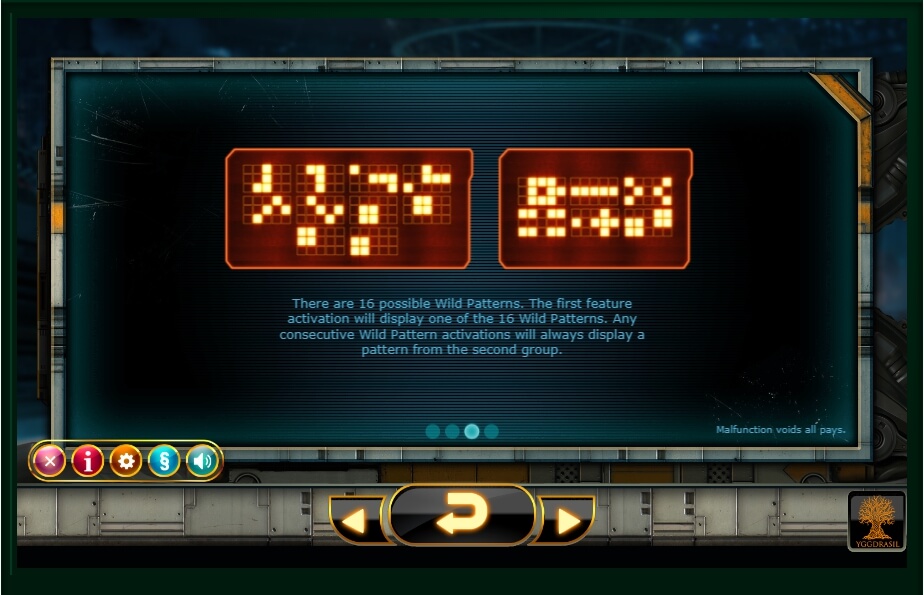Jump to the first page dot

pos(433,431)
